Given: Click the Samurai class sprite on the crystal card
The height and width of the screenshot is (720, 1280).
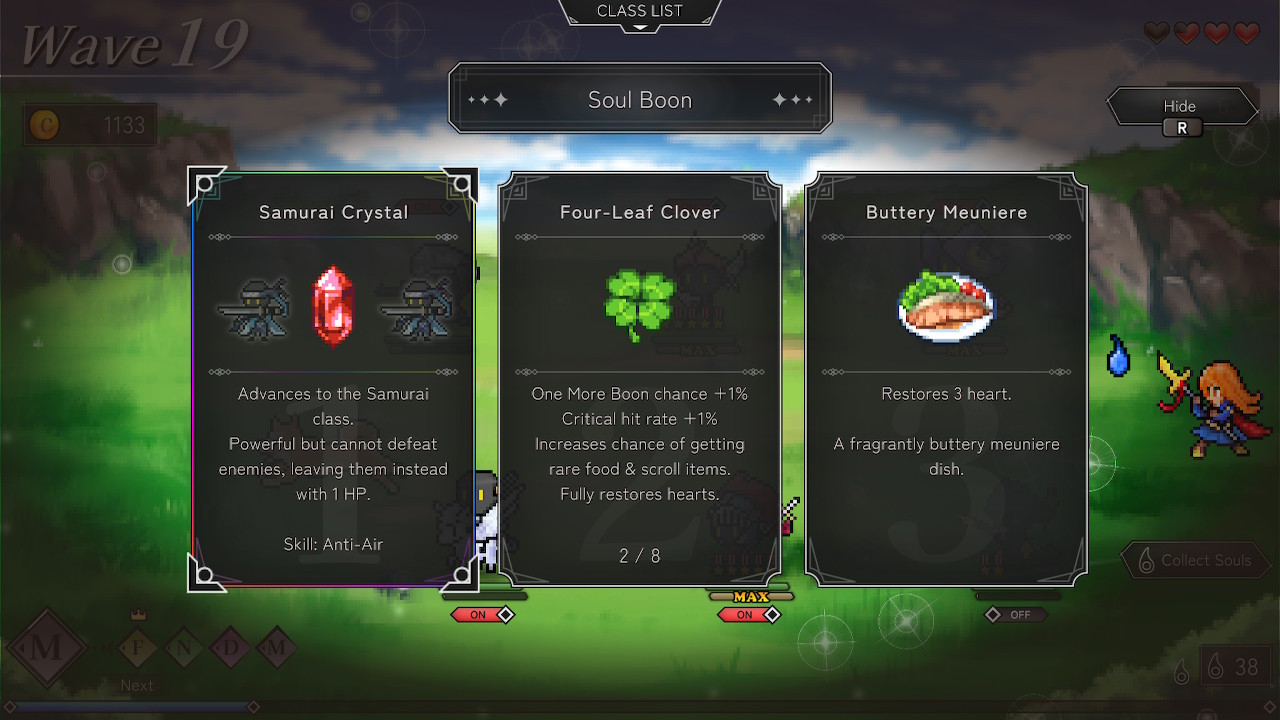Looking at the screenshot, I should click(253, 305).
